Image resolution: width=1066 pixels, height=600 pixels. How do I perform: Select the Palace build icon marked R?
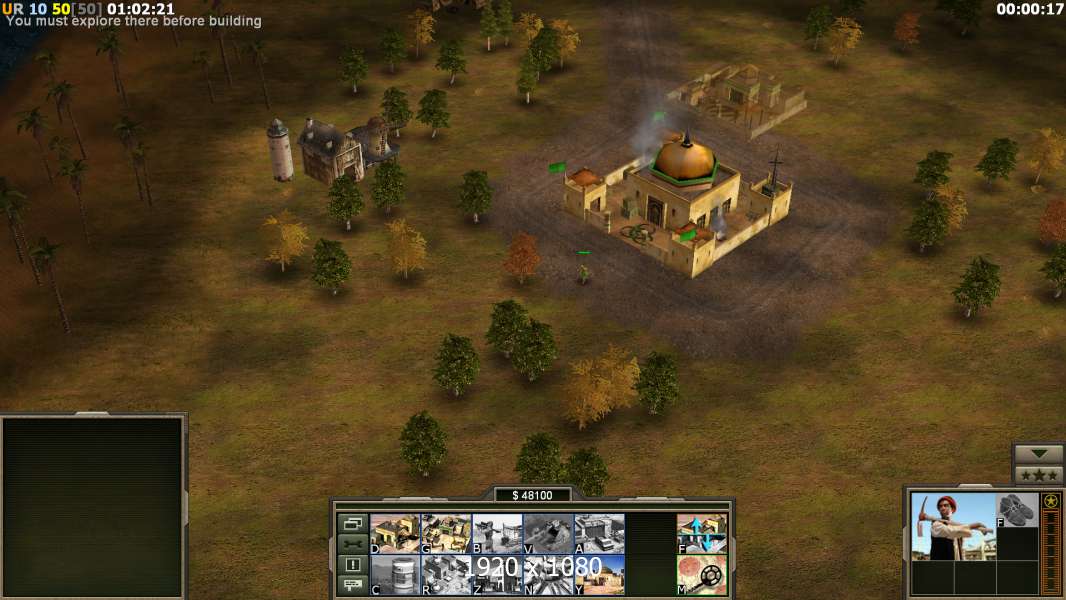446,575
